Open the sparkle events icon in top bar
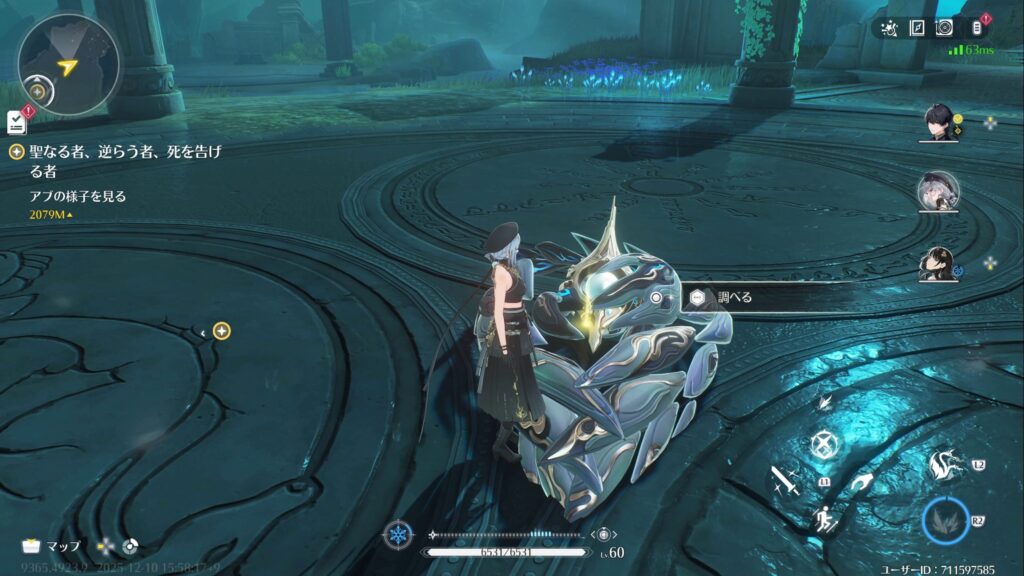This screenshot has height=576, width=1024. [x=889, y=28]
